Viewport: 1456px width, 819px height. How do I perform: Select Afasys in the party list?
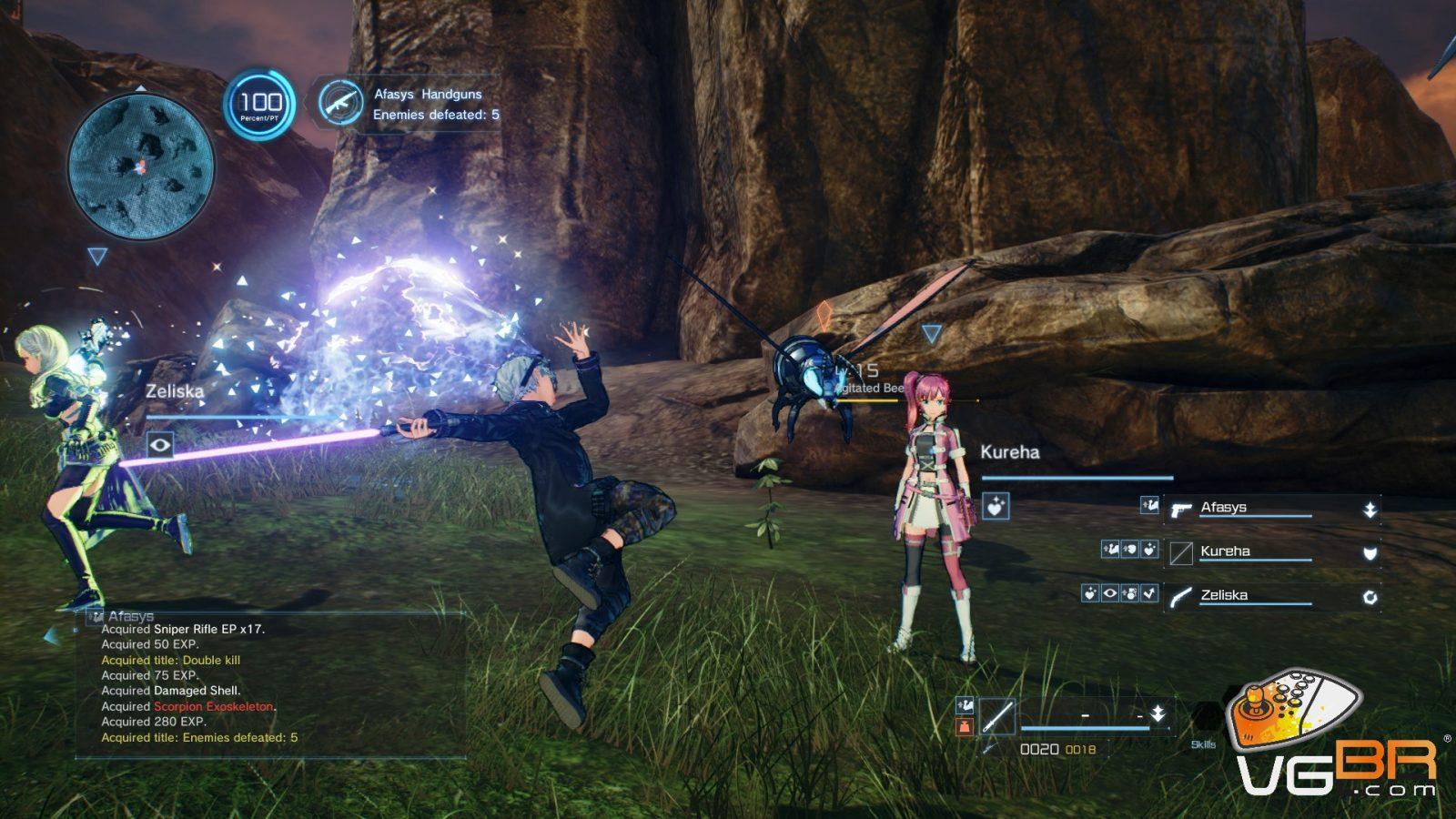click(1223, 508)
